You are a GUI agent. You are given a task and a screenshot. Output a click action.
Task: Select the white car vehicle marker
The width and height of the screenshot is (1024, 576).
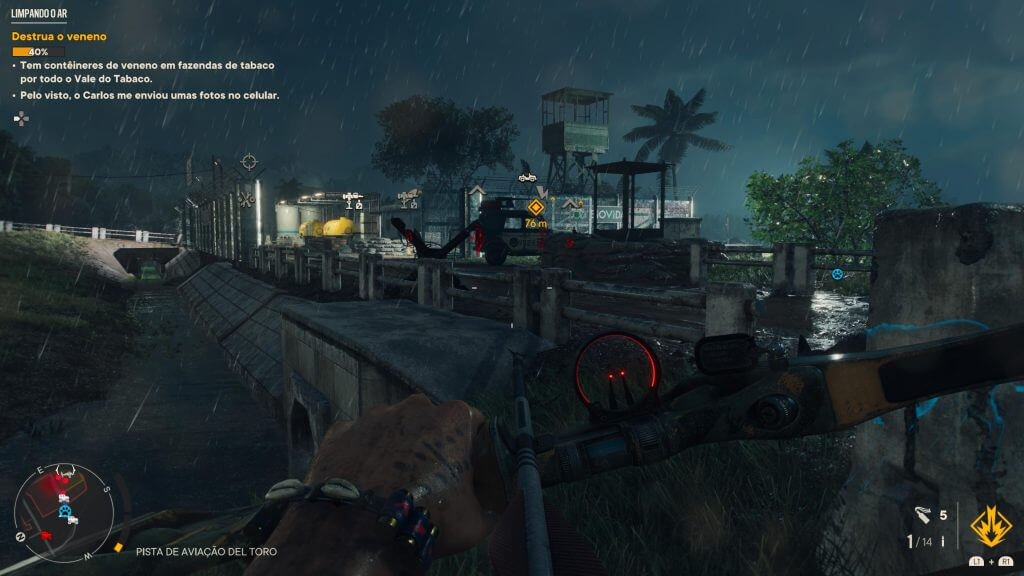[x=527, y=177]
